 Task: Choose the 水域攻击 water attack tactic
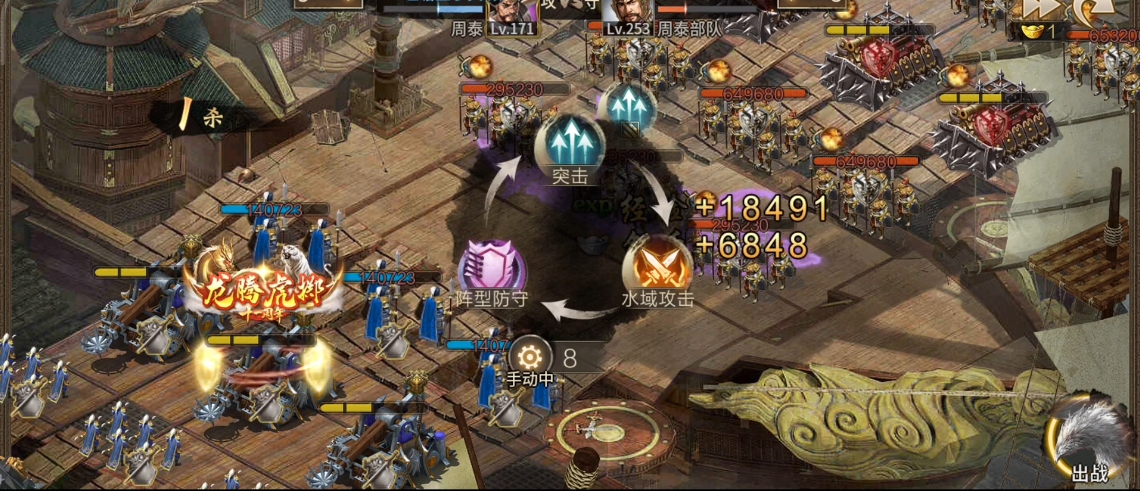click(657, 267)
